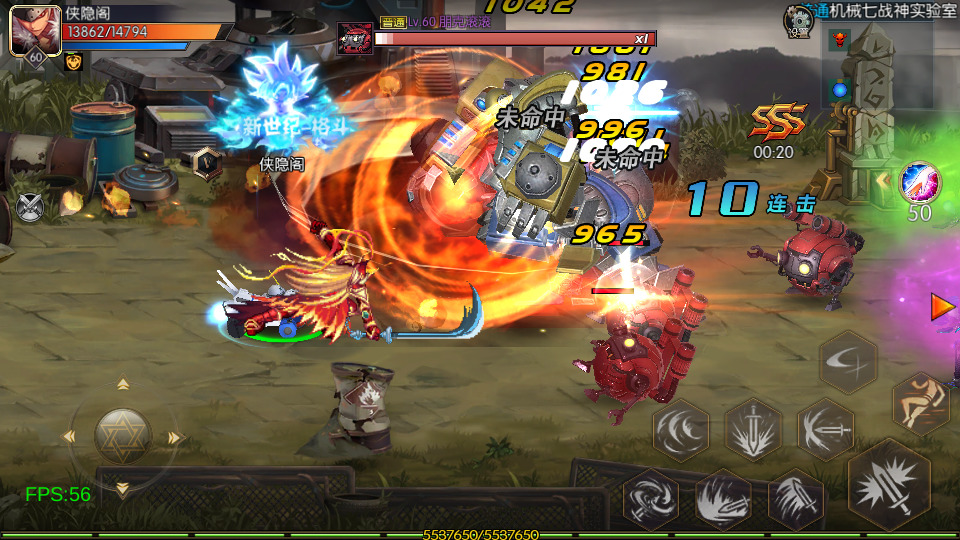960x540 pixels.
Task: Use the rapid sword thrust skill
Action: pyautogui.click(x=796, y=497)
